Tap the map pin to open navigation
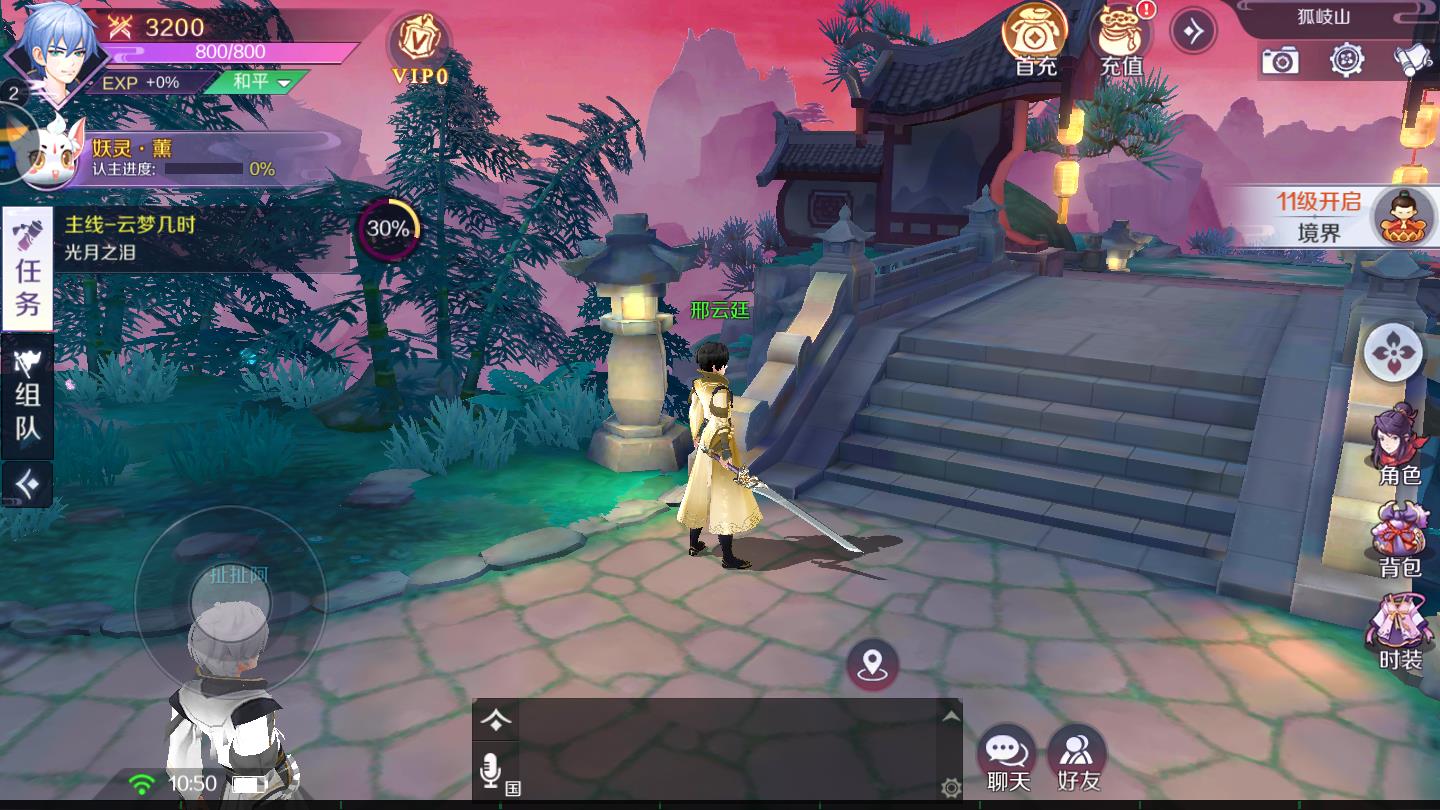1440x810 pixels. click(x=872, y=662)
